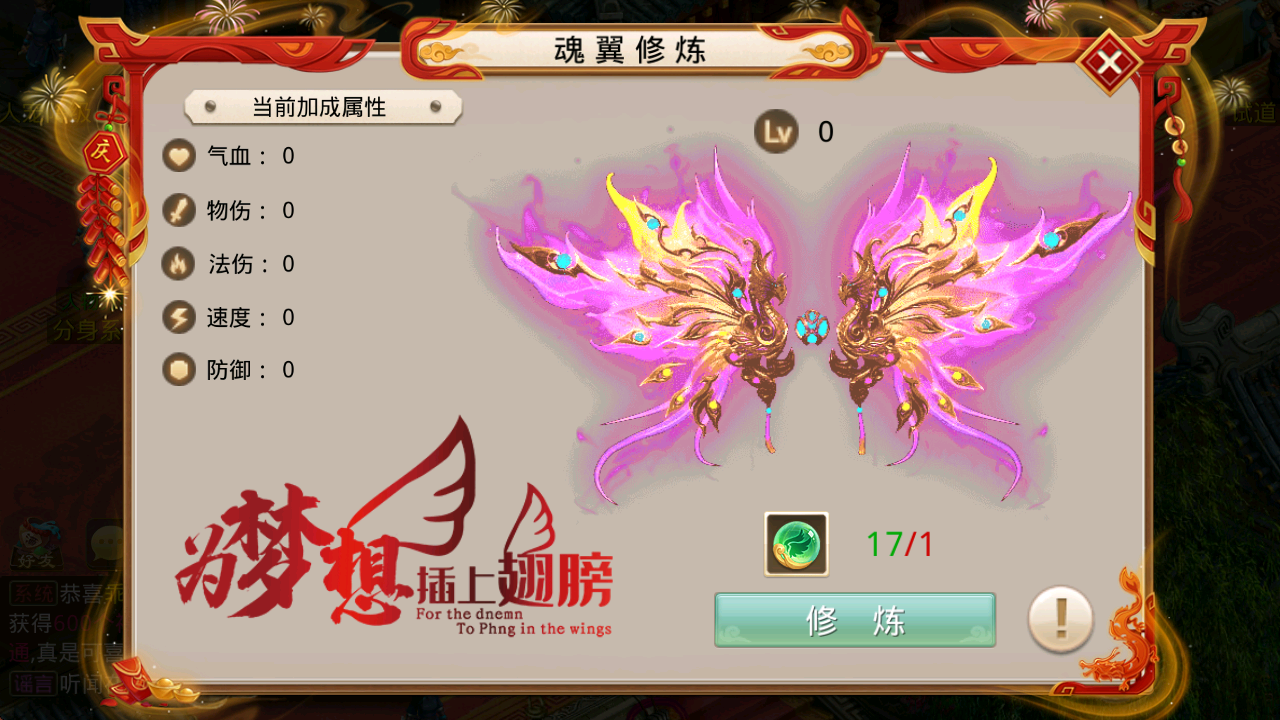
Task: Click the exclamation mark help button
Action: (x=1059, y=620)
